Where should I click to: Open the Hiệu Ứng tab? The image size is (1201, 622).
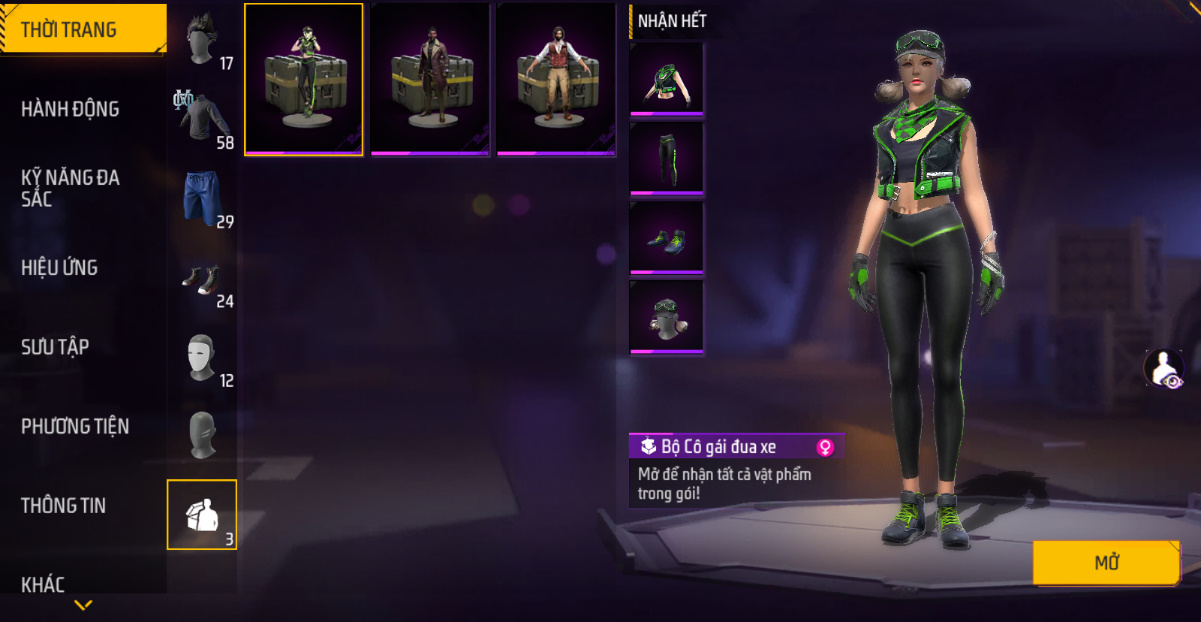[x=60, y=268]
